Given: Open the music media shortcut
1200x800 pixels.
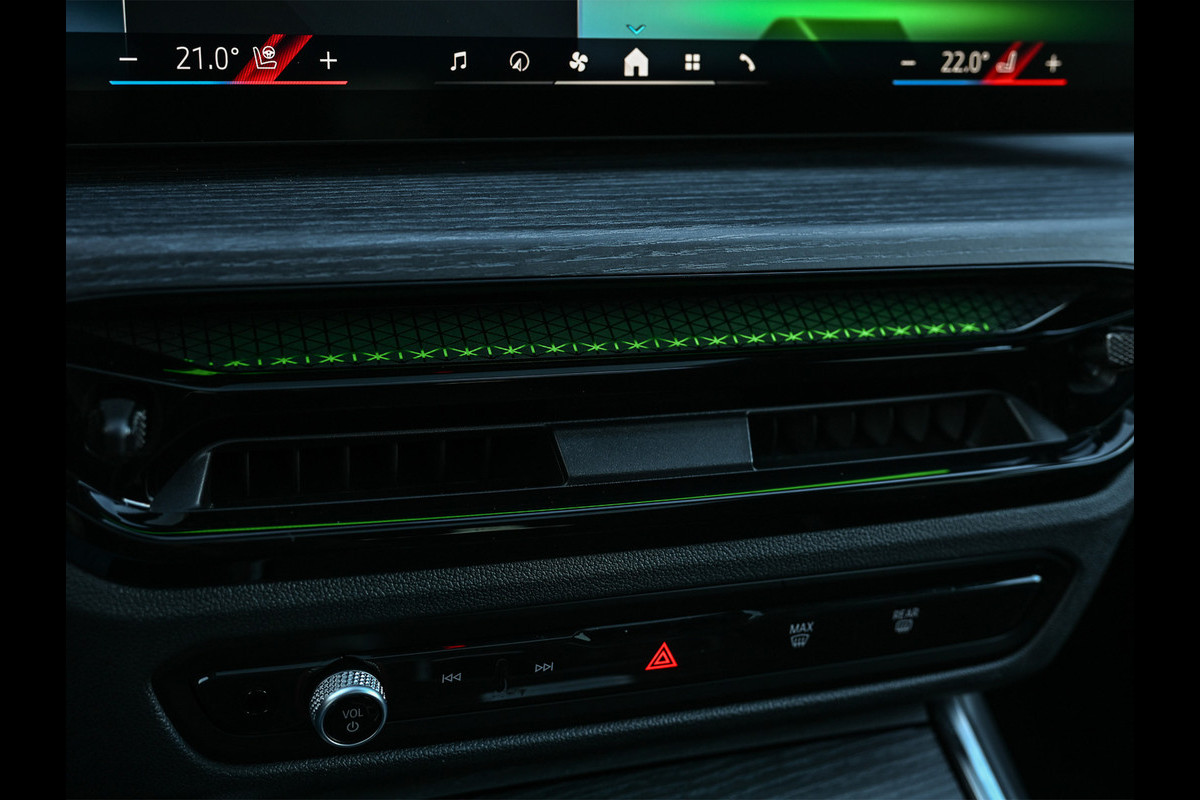Looking at the screenshot, I should (x=458, y=62).
